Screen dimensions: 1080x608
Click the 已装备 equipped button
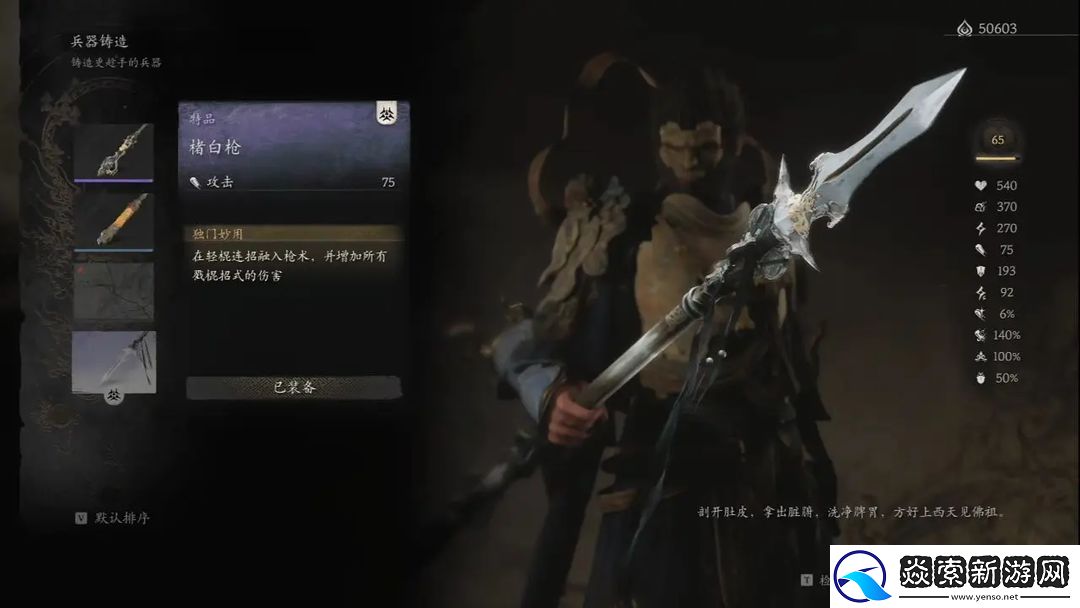point(294,387)
